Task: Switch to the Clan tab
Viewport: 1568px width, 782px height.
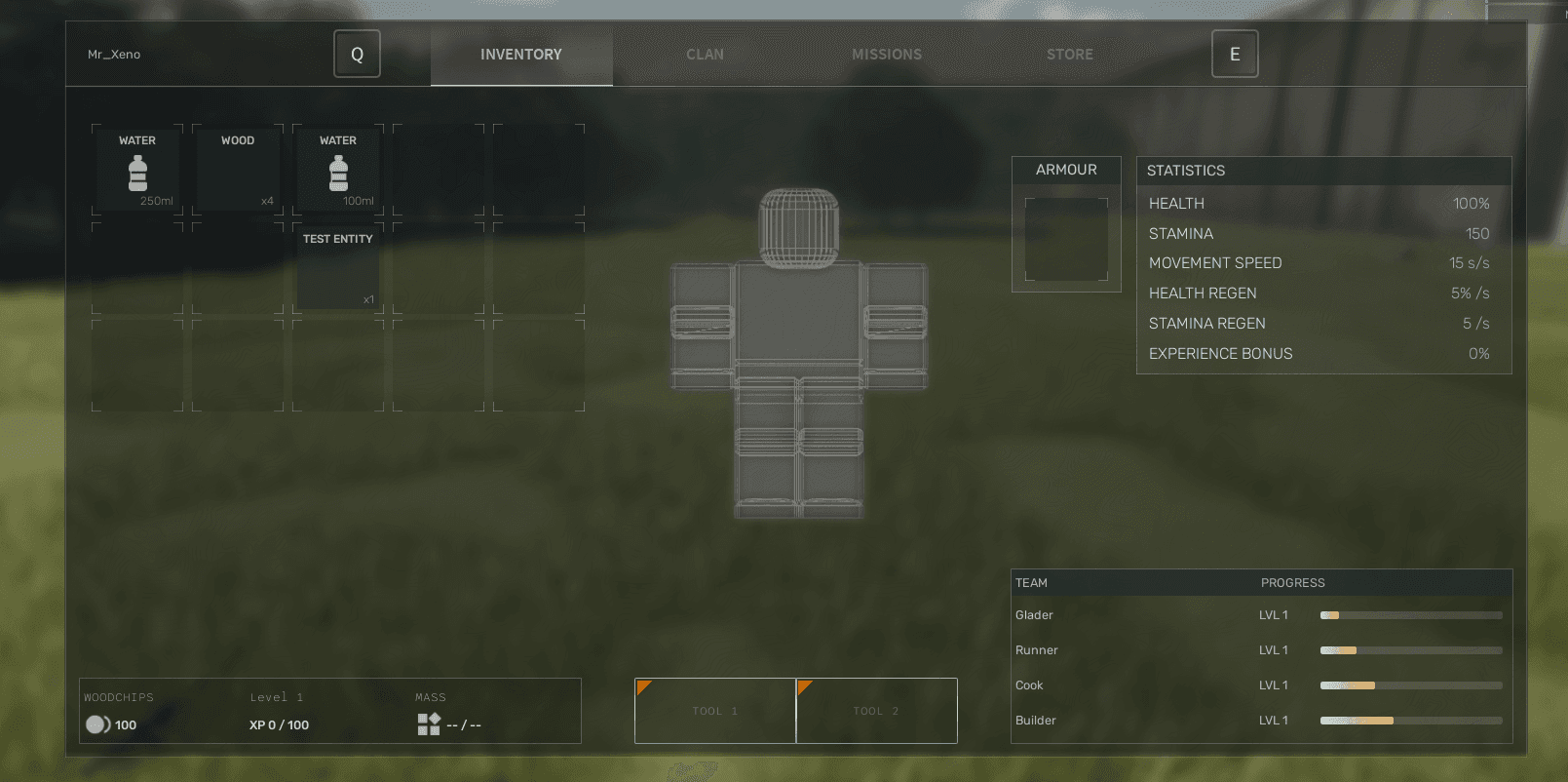Action: coord(705,54)
